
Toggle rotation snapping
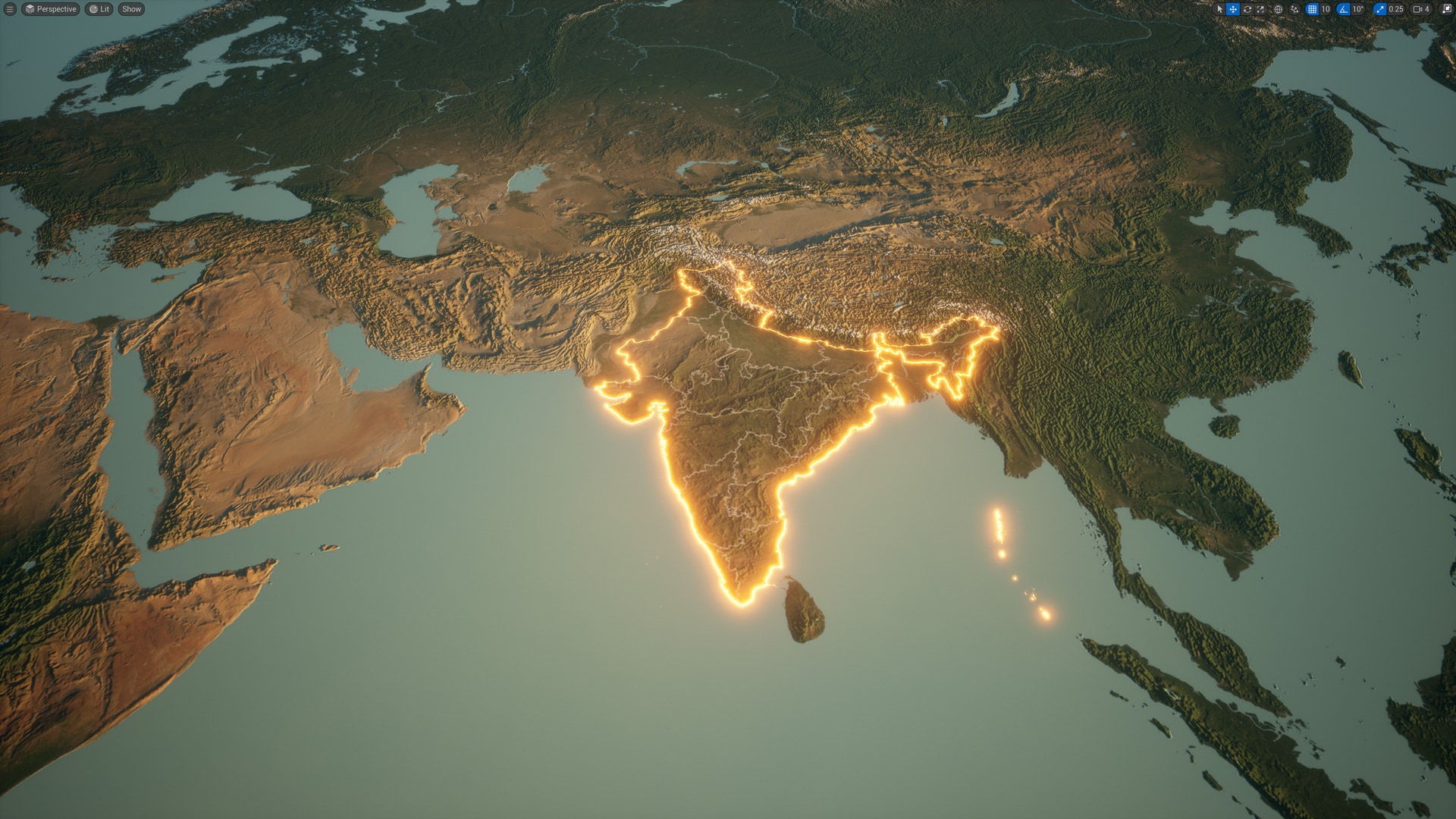tap(1345, 9)
